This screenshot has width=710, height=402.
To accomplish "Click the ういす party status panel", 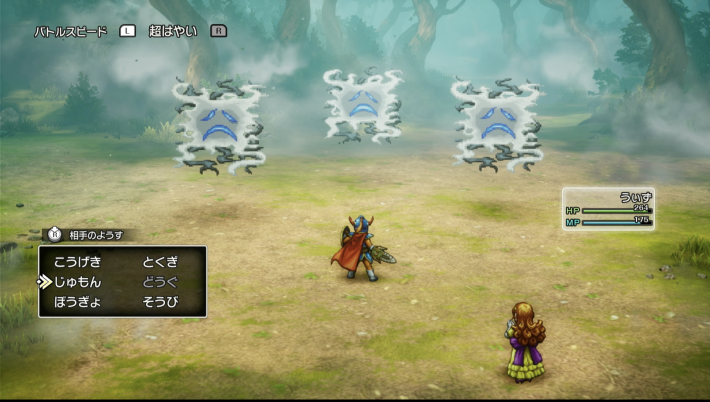I will [608, 209].
